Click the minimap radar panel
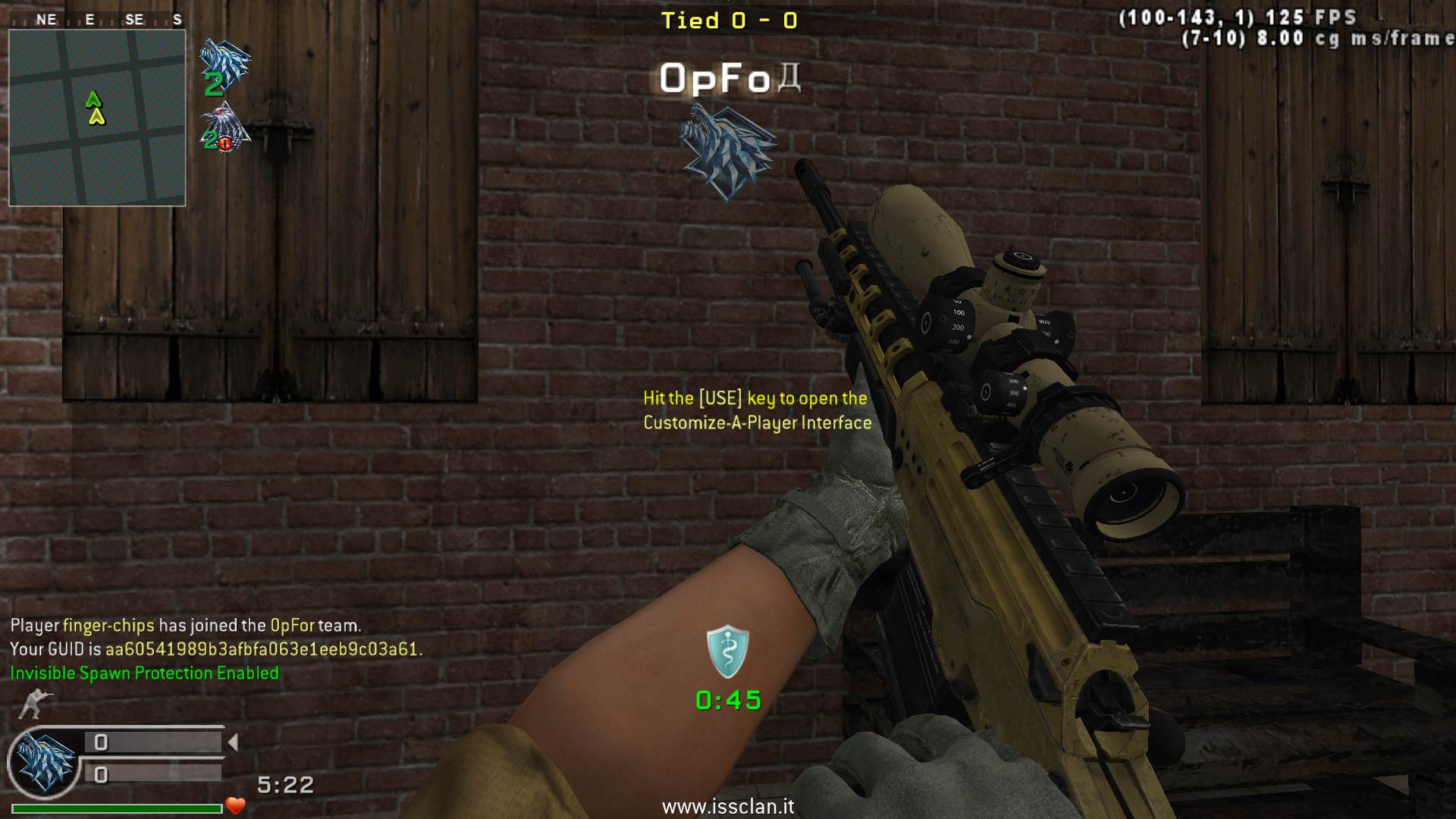Image resolution: width=1456 pixels, height=819 pixels. click(x=97, y=118)
